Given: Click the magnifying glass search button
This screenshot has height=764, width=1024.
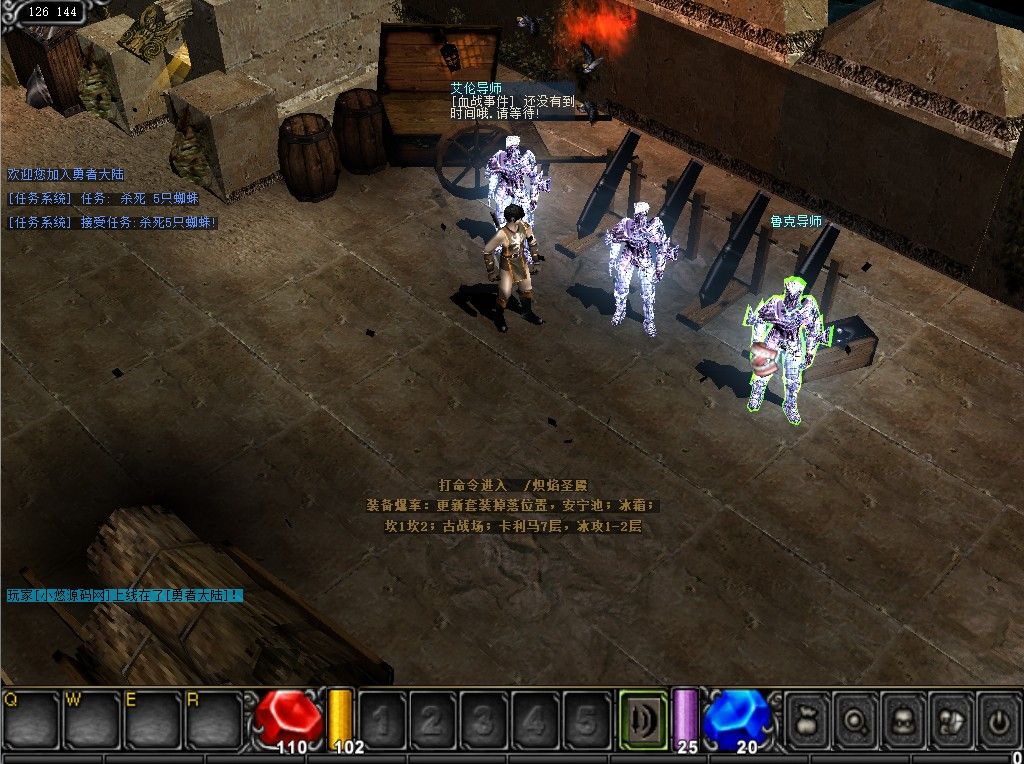Looking at the screenshot, I should pyautogui.click(x=857, y=719).
